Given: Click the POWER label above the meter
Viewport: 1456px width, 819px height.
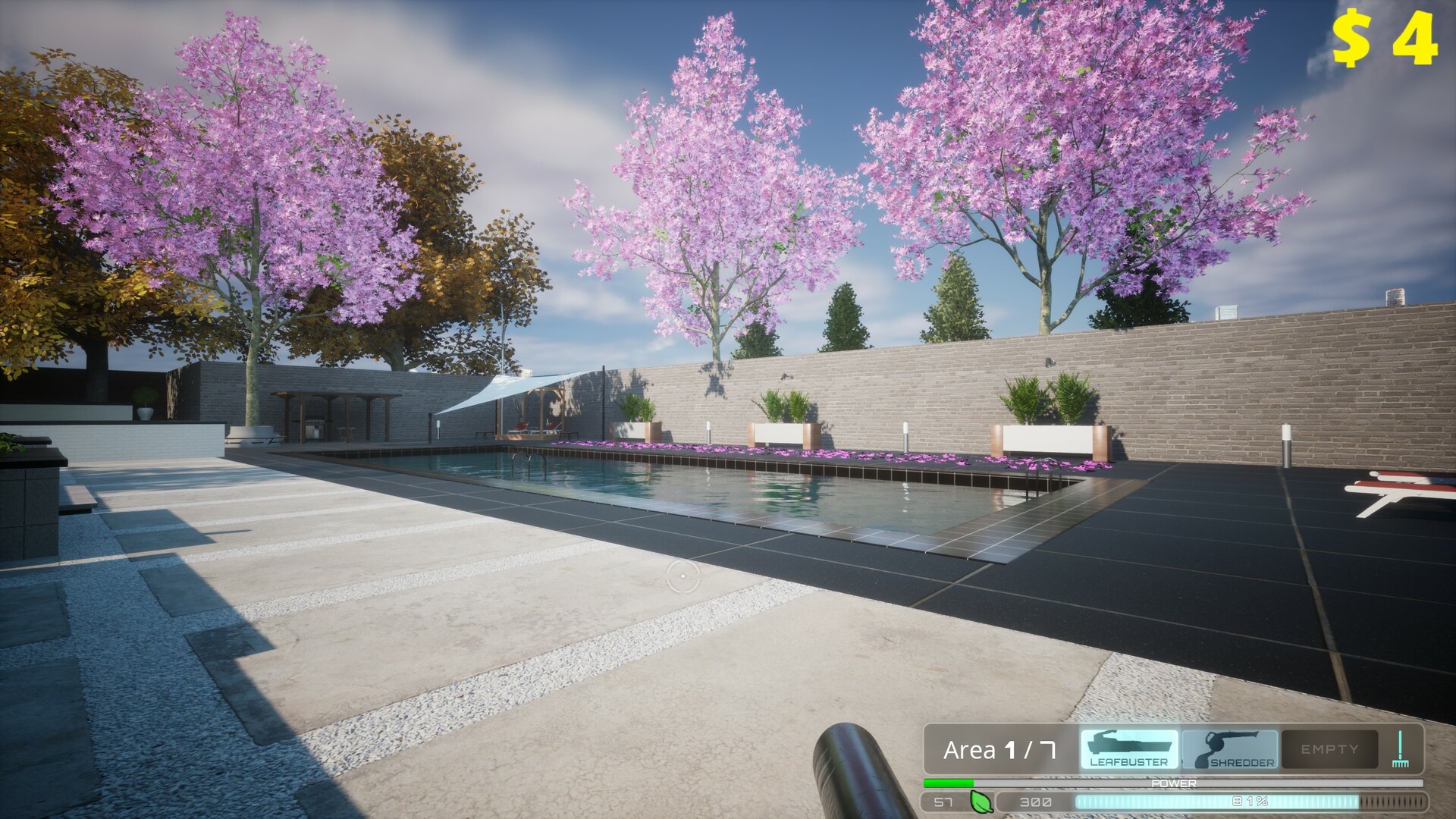Looking at the screenshot, I should (x=1174, y=783).
